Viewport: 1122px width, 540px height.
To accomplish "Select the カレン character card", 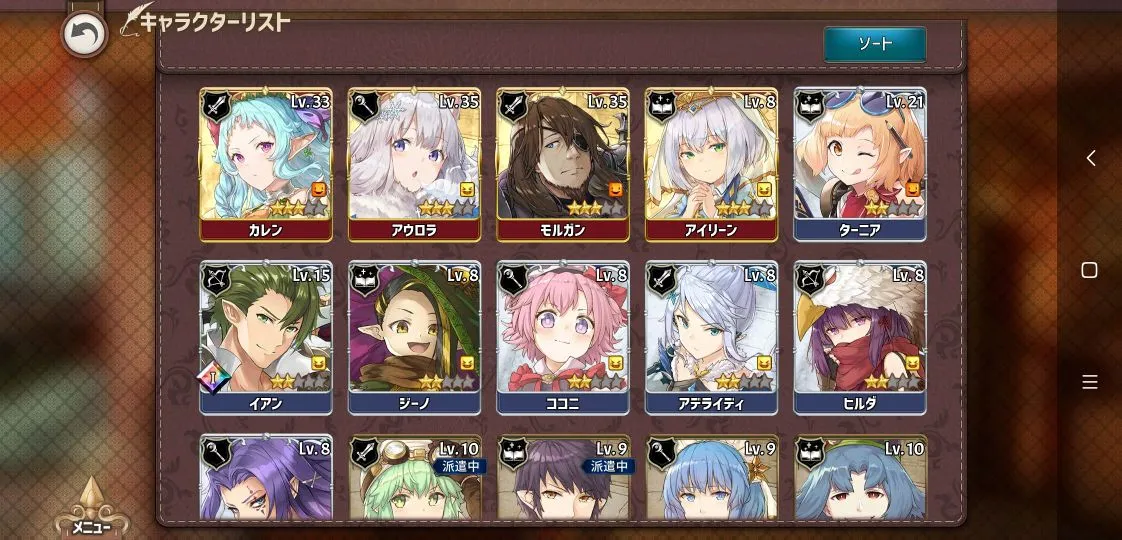I will click(x=265, y=164).
